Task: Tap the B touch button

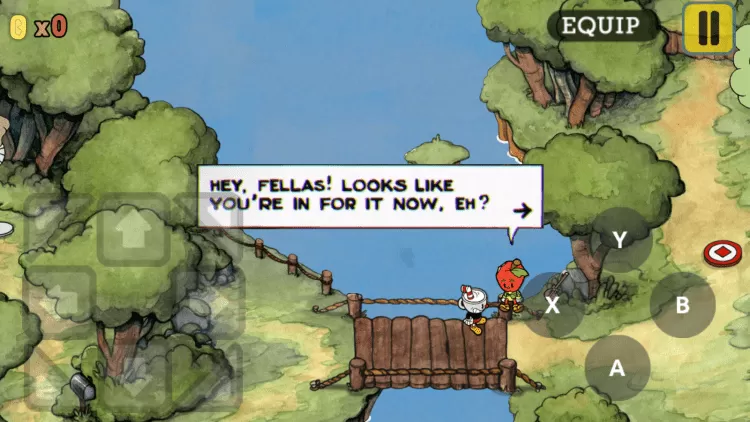Action: pos(683,304)
